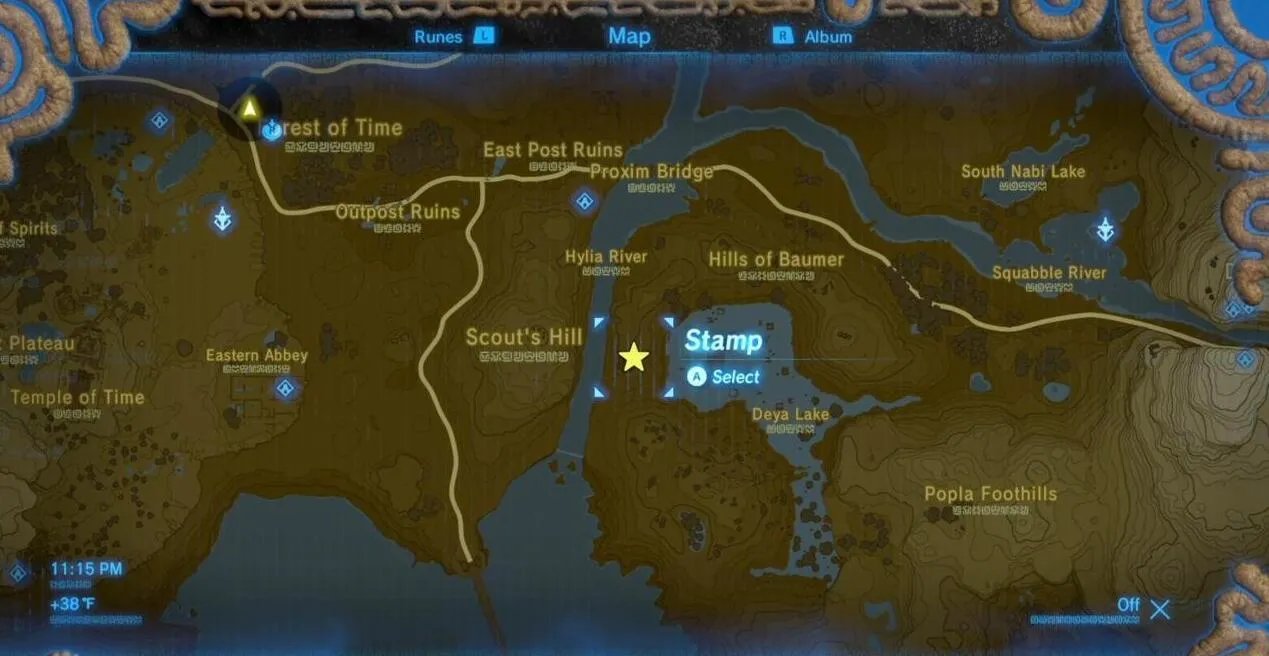Click Link's yellow arrow position marker
This screenshot has height=656, width=1269.
click(248, 107)
